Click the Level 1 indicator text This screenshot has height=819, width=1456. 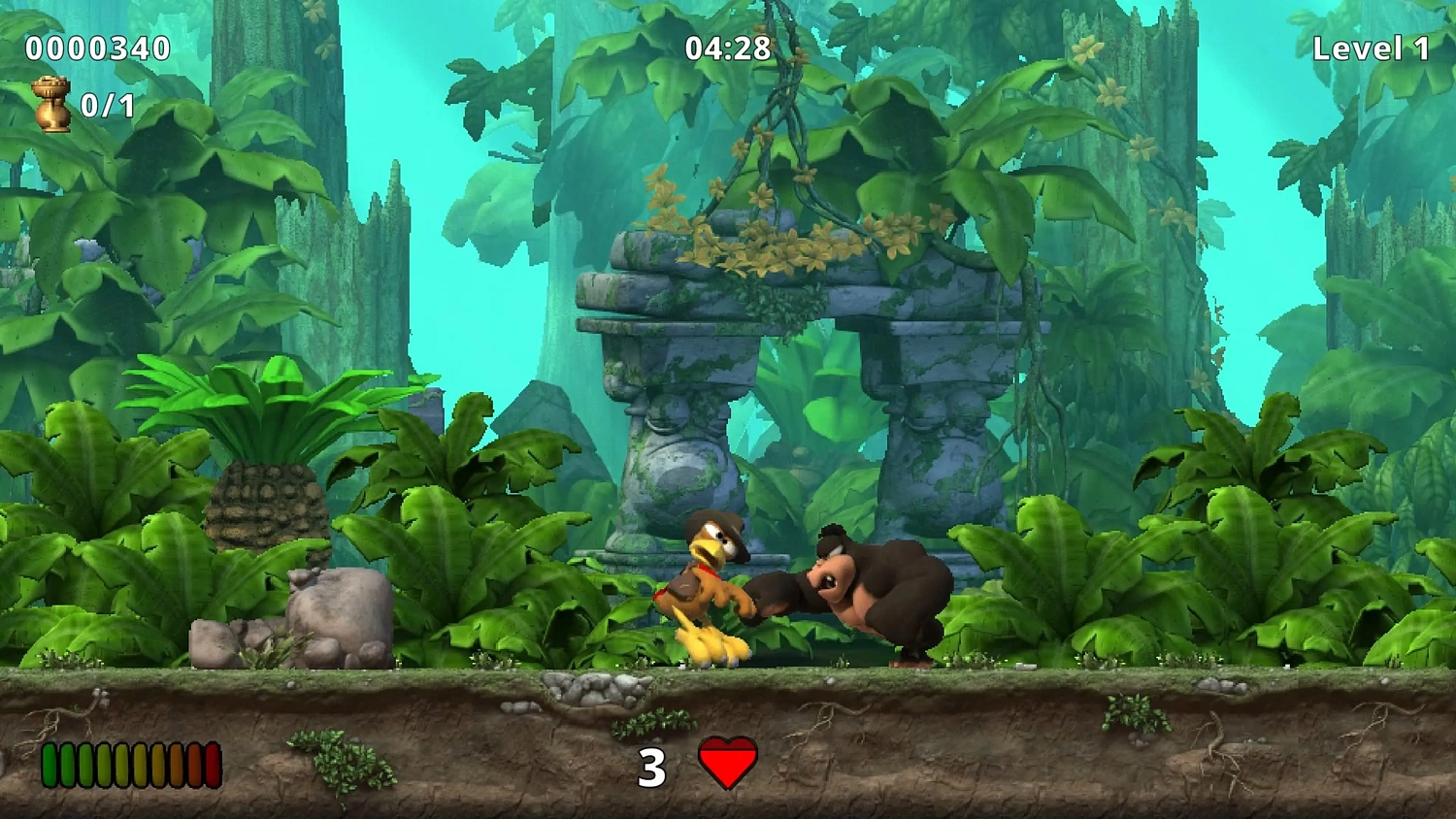(x=1369, y=46)
